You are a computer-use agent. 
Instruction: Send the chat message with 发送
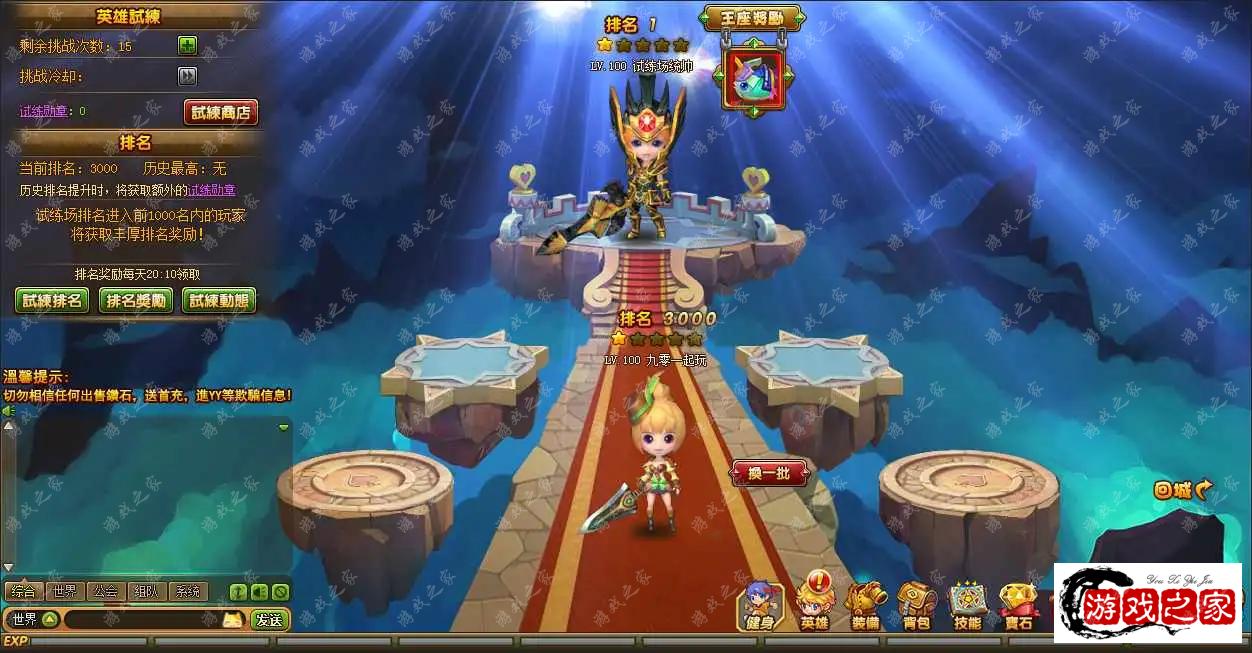tap(269, 620)
